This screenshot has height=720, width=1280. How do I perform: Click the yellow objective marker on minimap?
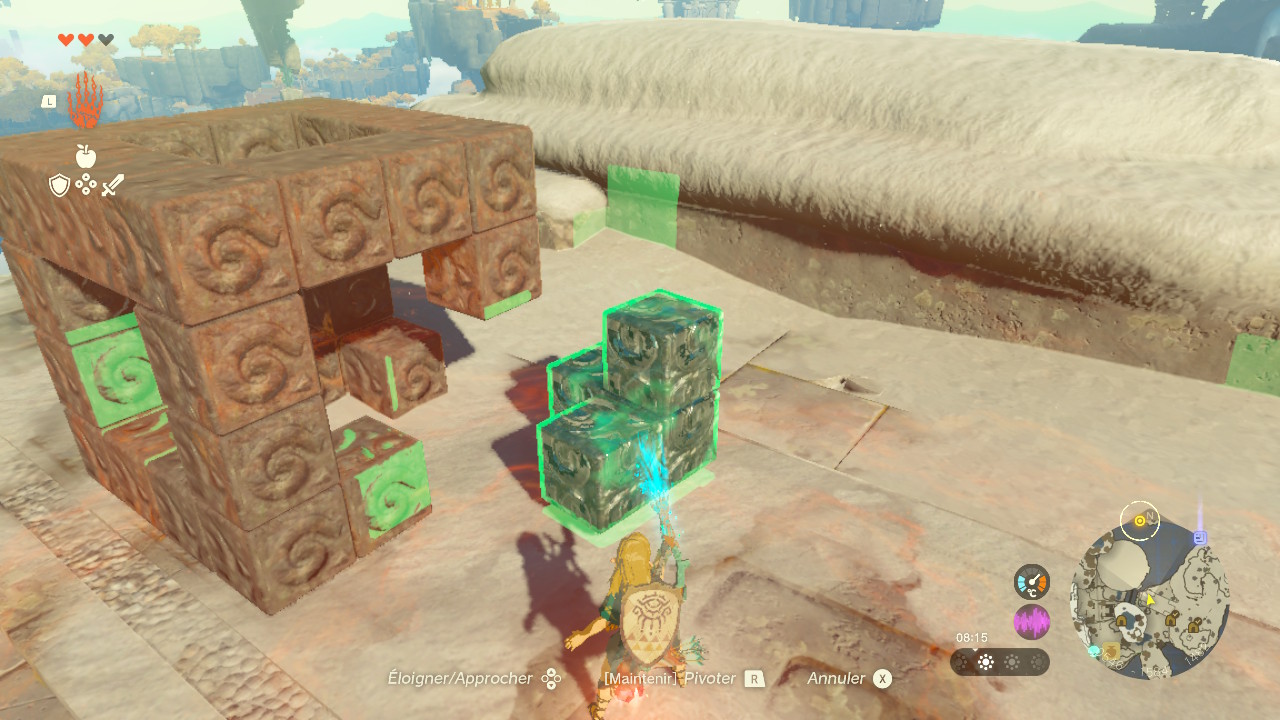point(1139,521)
